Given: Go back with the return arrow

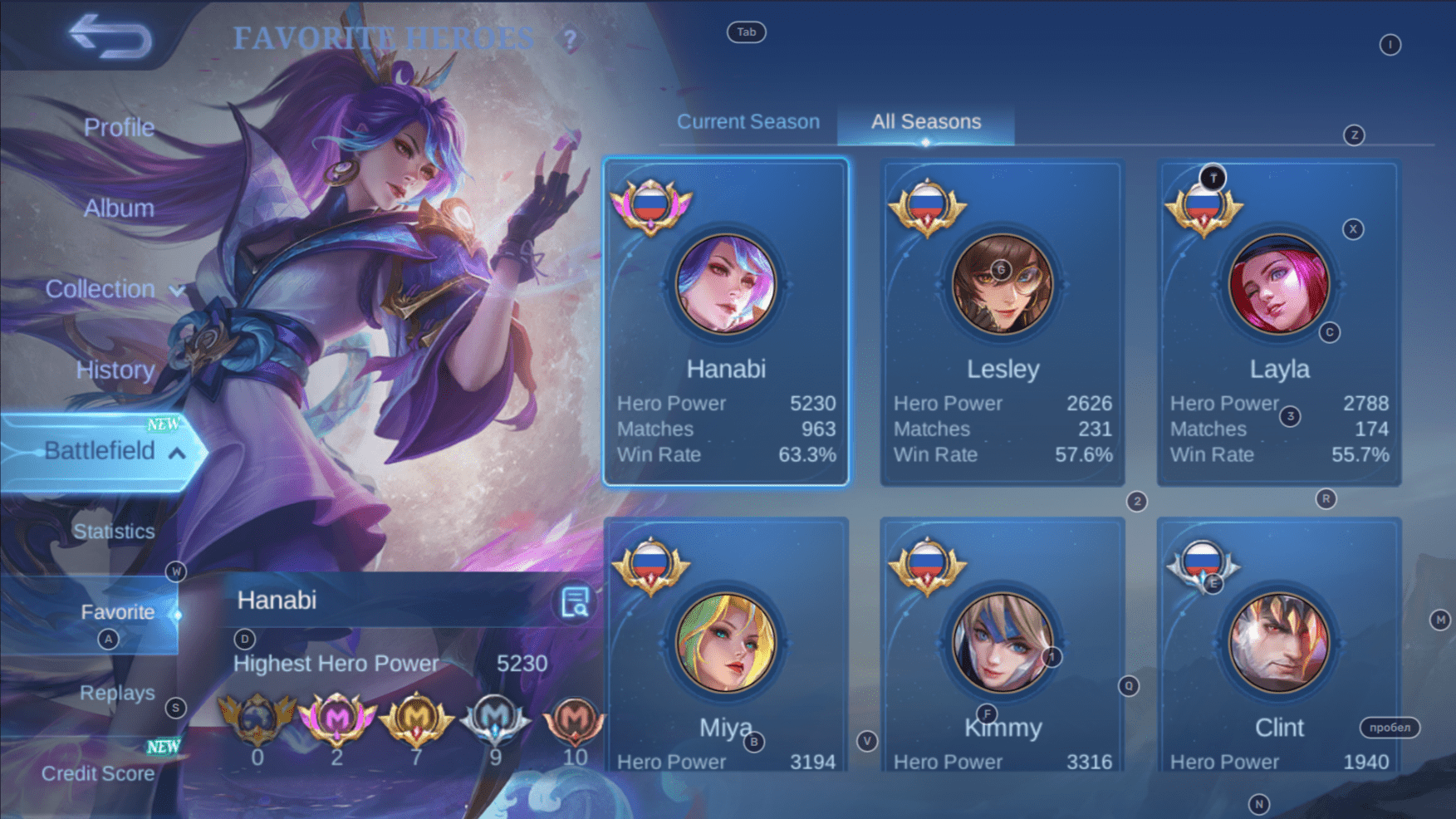Looking at the screenshot, I should click(x=110, y=37).
